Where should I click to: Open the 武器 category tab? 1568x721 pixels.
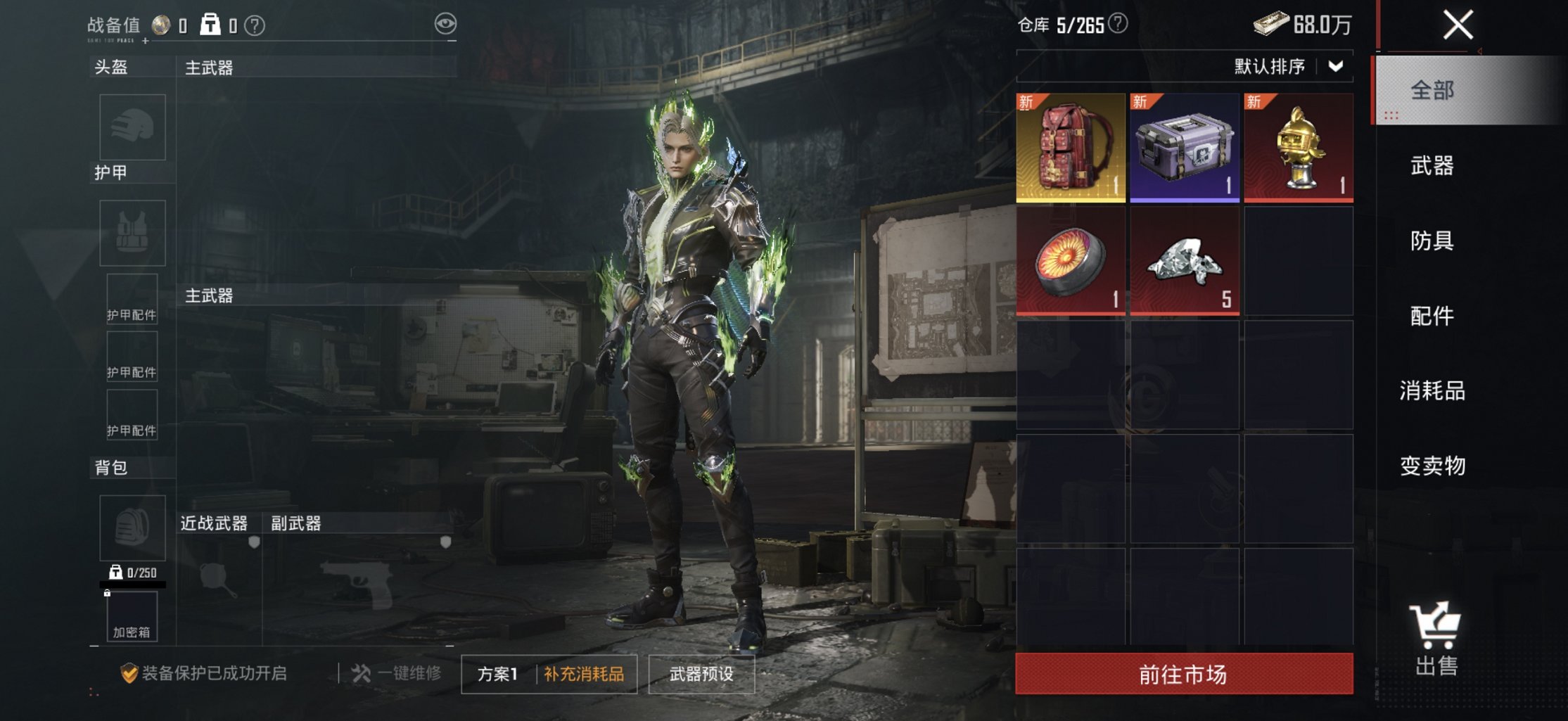[1432, 166]
